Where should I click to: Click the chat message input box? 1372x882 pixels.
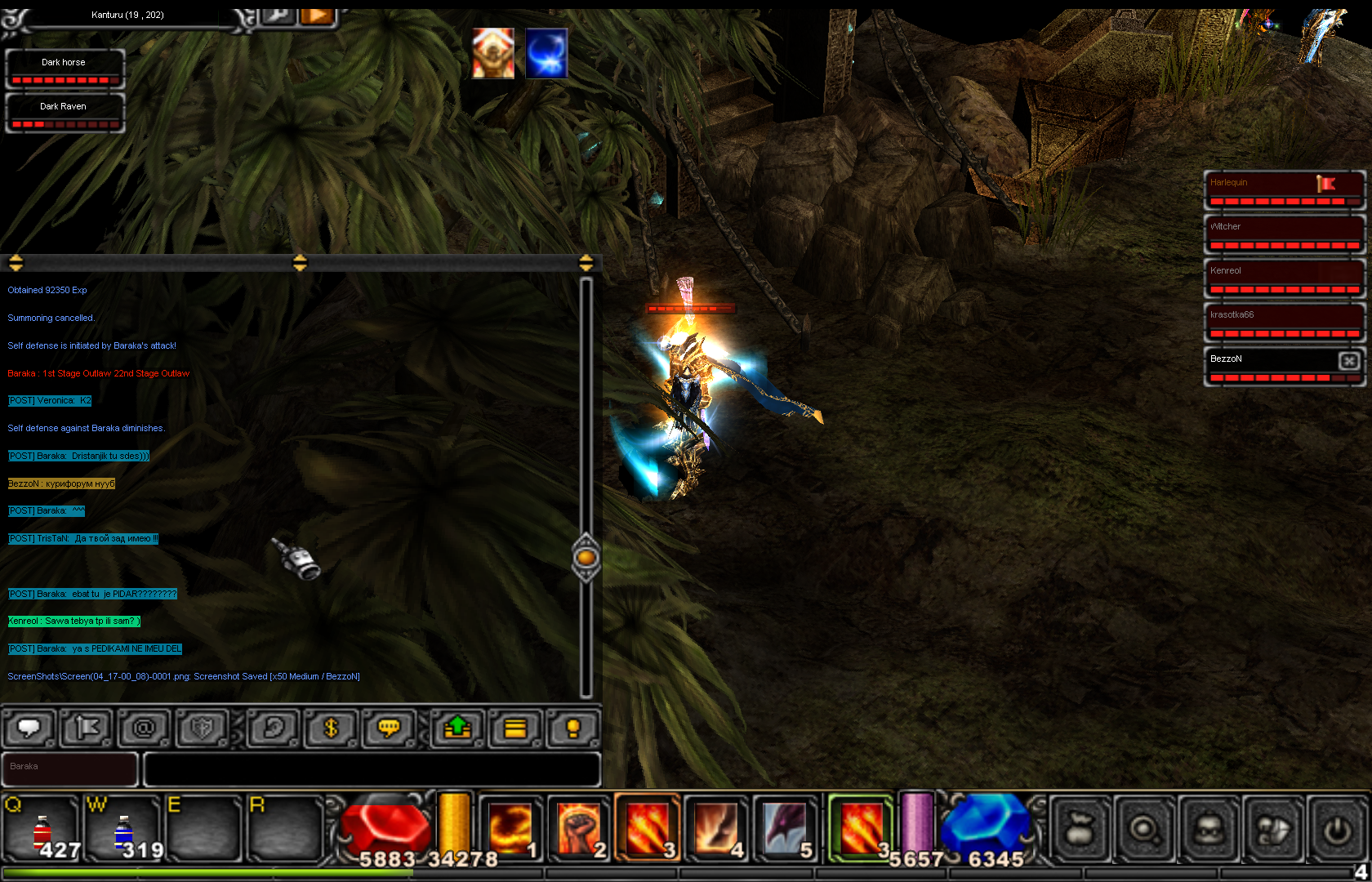[372, 769]
